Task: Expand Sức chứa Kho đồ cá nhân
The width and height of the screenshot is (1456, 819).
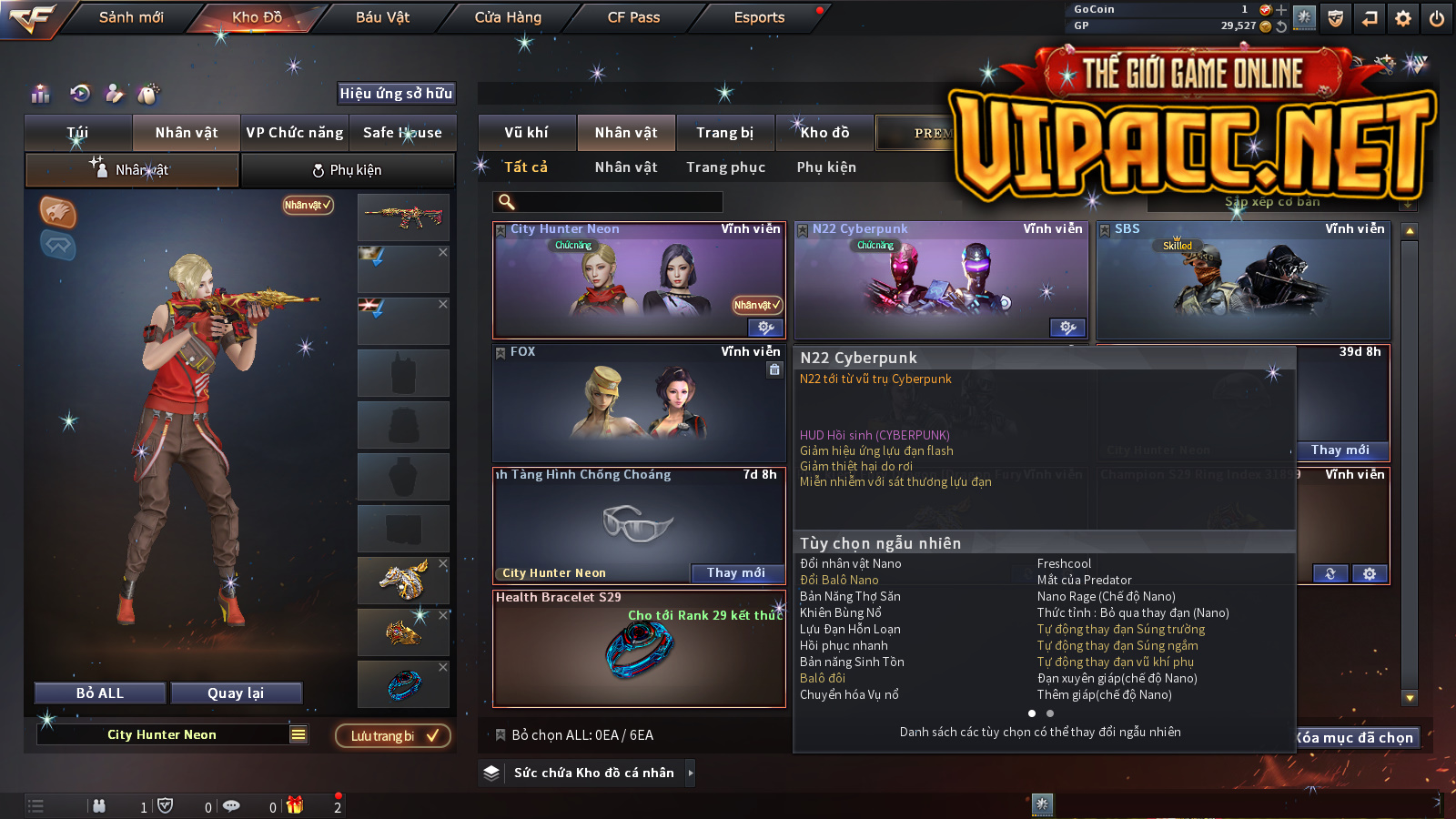Action: click(x=591, y=773)
